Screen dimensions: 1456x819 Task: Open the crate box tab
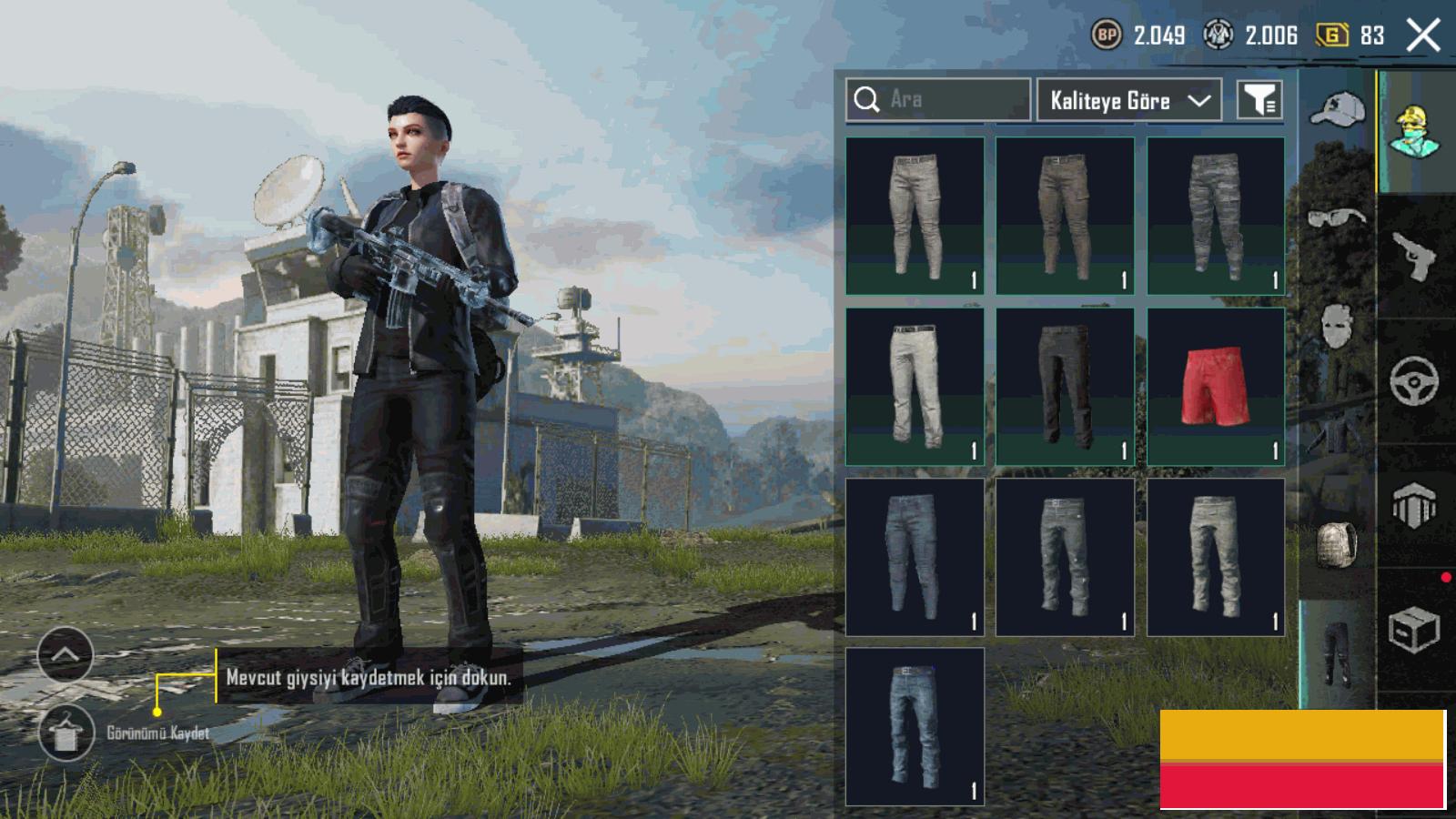pos(1414,628)
